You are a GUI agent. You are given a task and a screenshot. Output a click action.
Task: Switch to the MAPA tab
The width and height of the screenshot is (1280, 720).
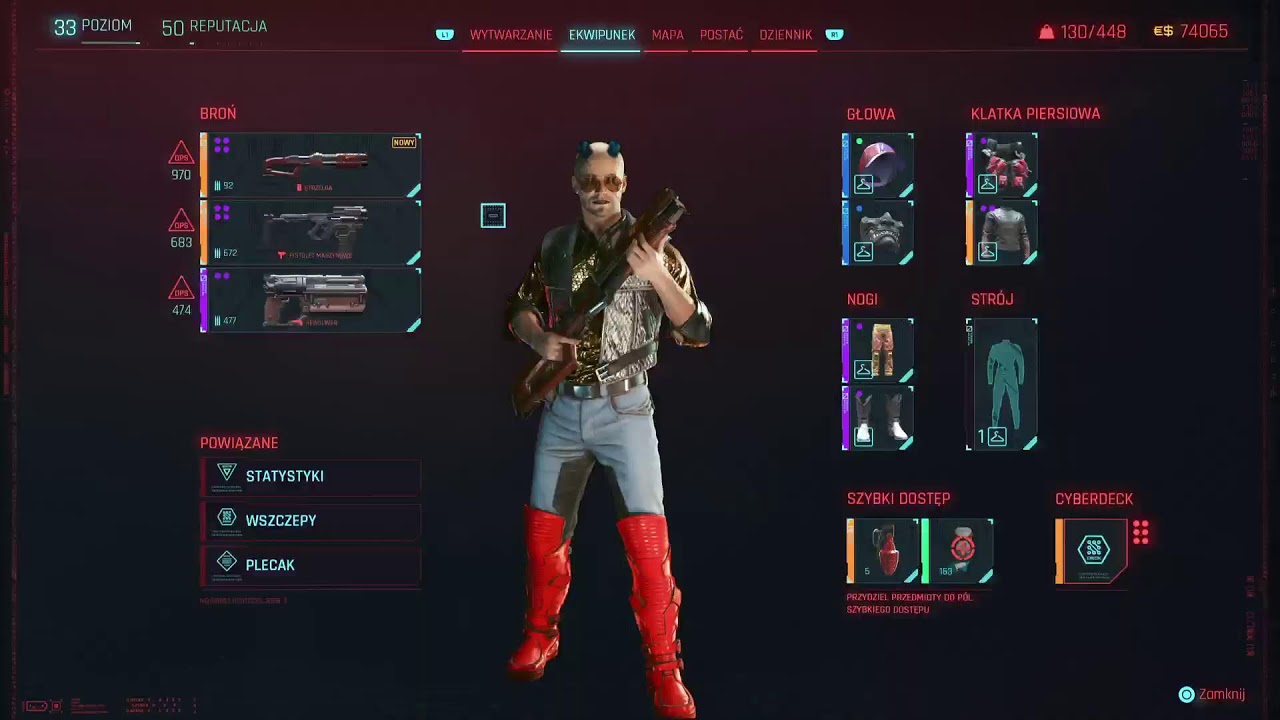(x=667, y=33)
